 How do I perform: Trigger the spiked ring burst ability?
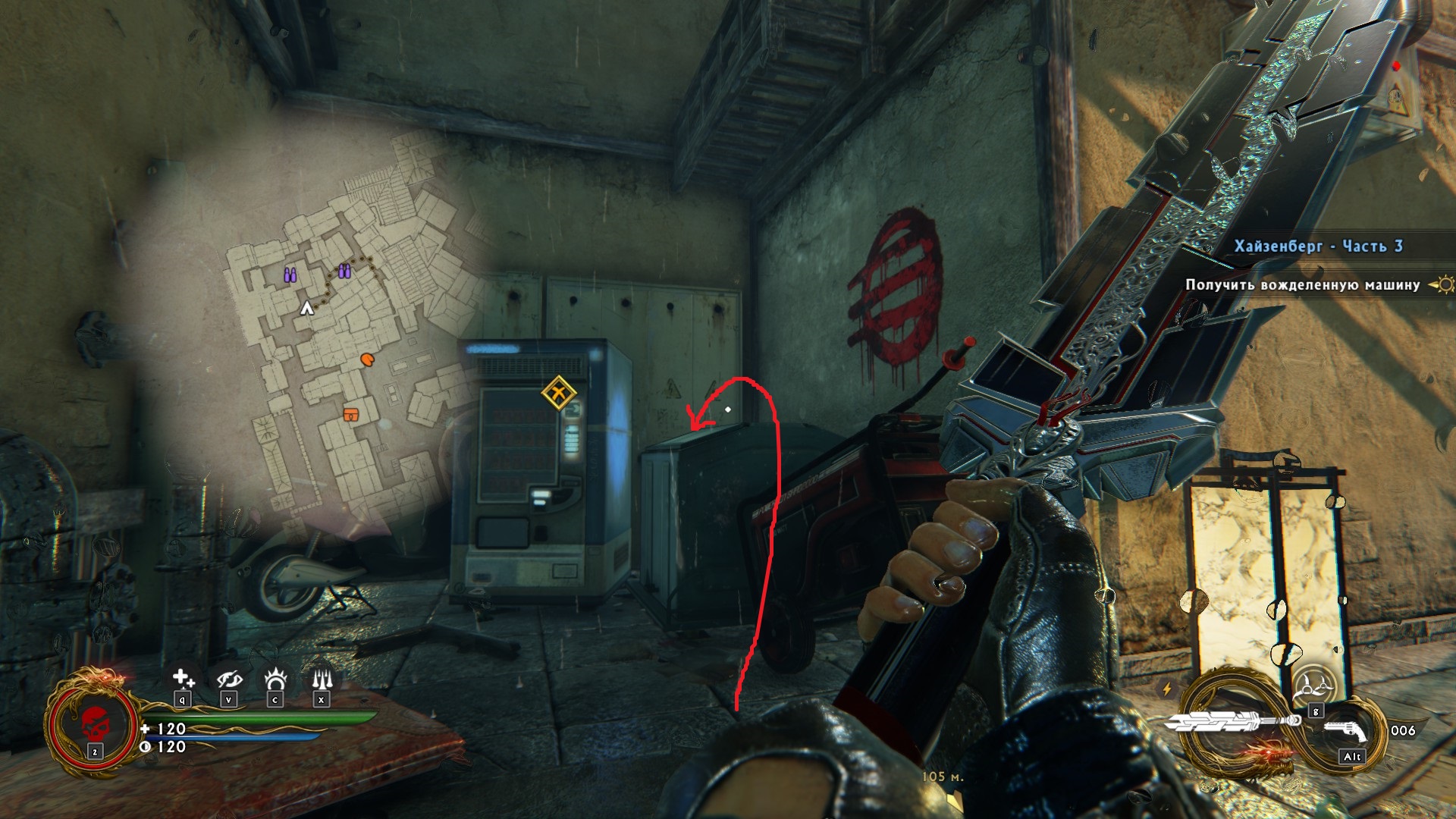[x=275, y=678]
